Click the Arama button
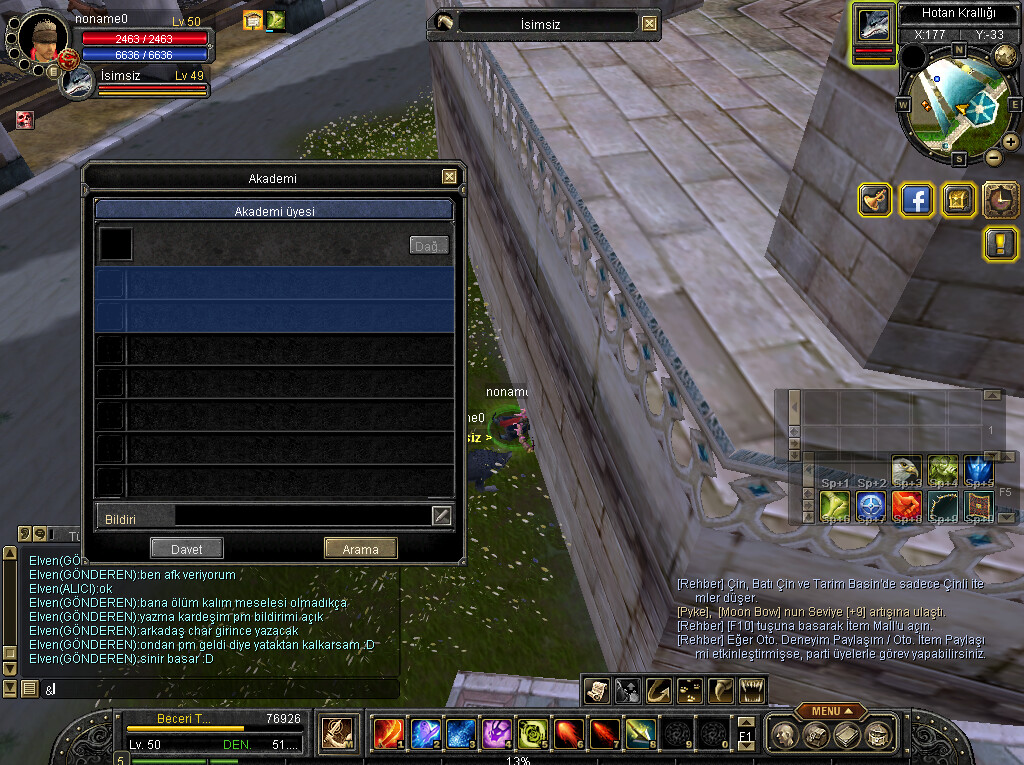This screenshot has width=1024, height=765. click(360, 549)
